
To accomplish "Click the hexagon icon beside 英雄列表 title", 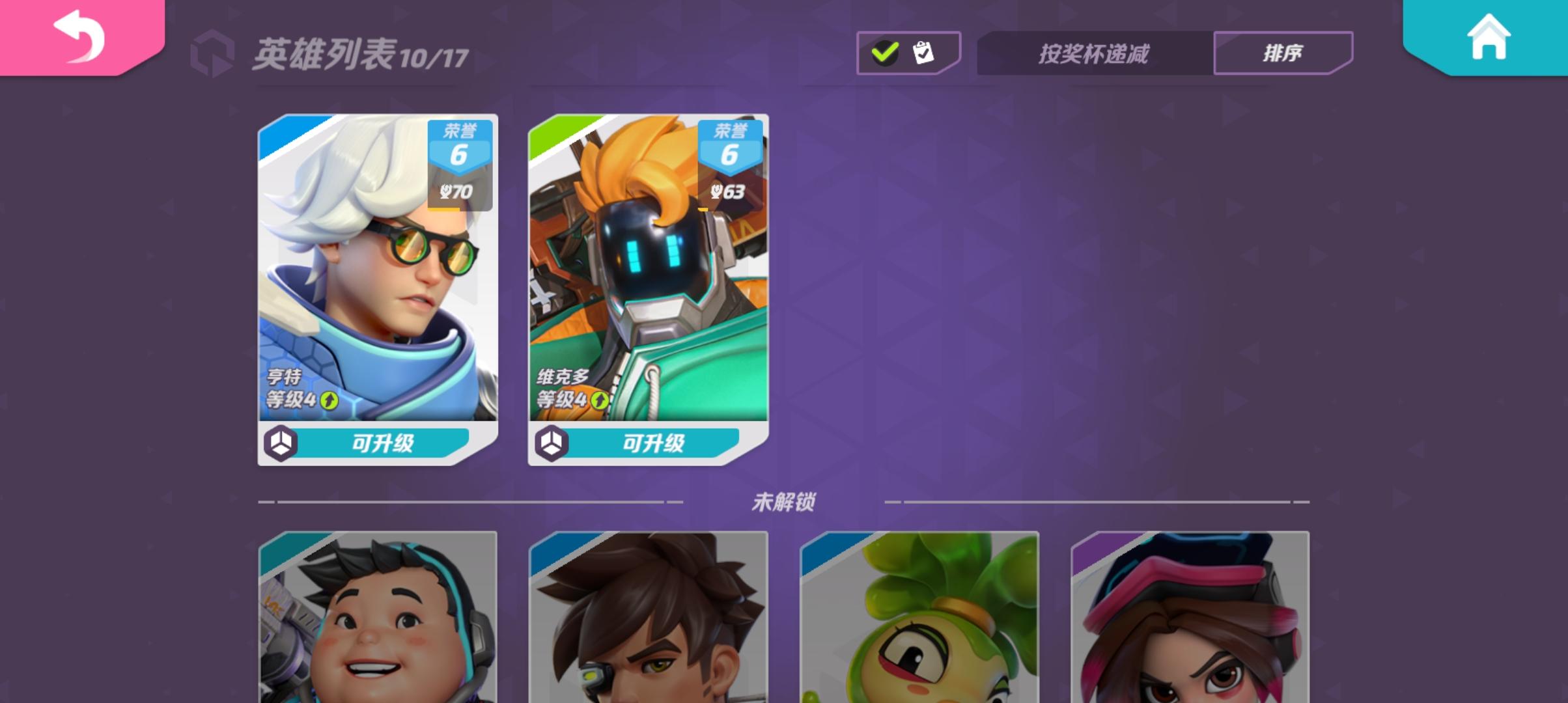I will (x=213, y=51).
